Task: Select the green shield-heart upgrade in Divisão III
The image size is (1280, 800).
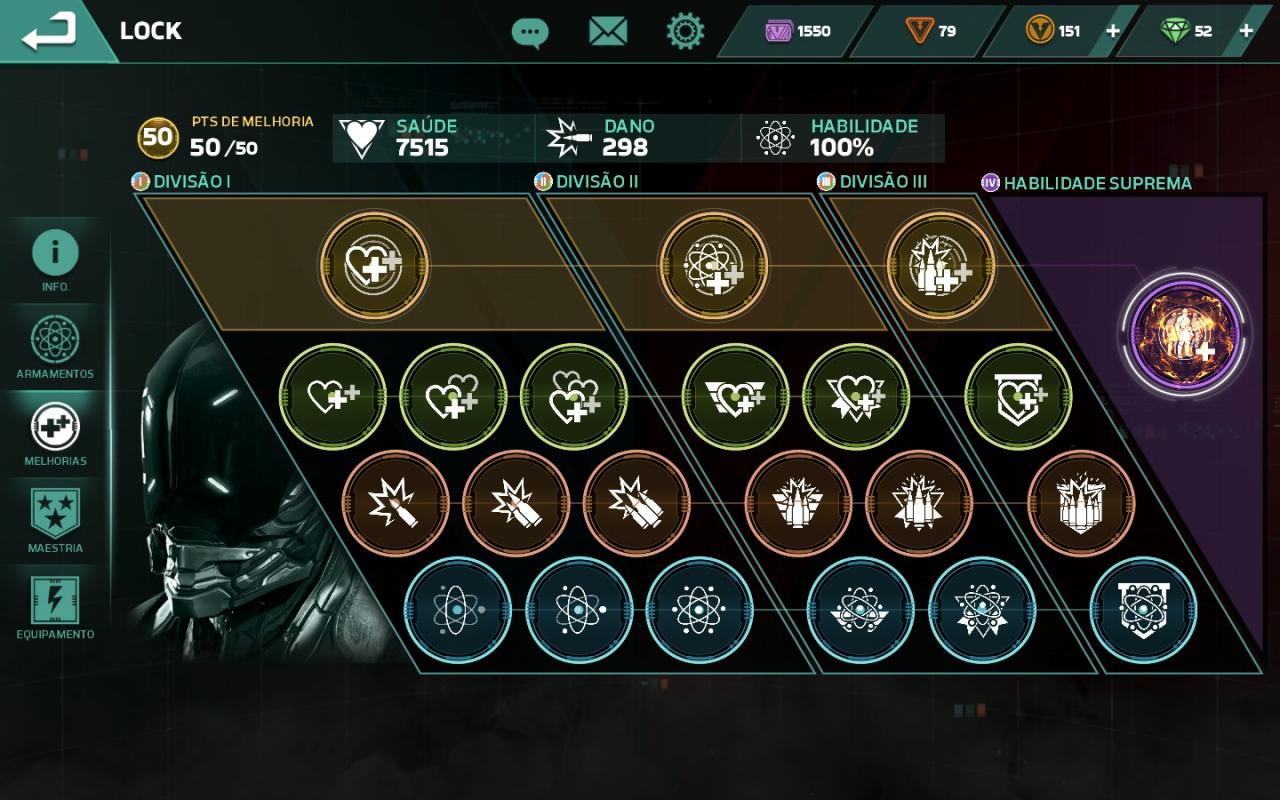Action: click(x=1018, y=397)
